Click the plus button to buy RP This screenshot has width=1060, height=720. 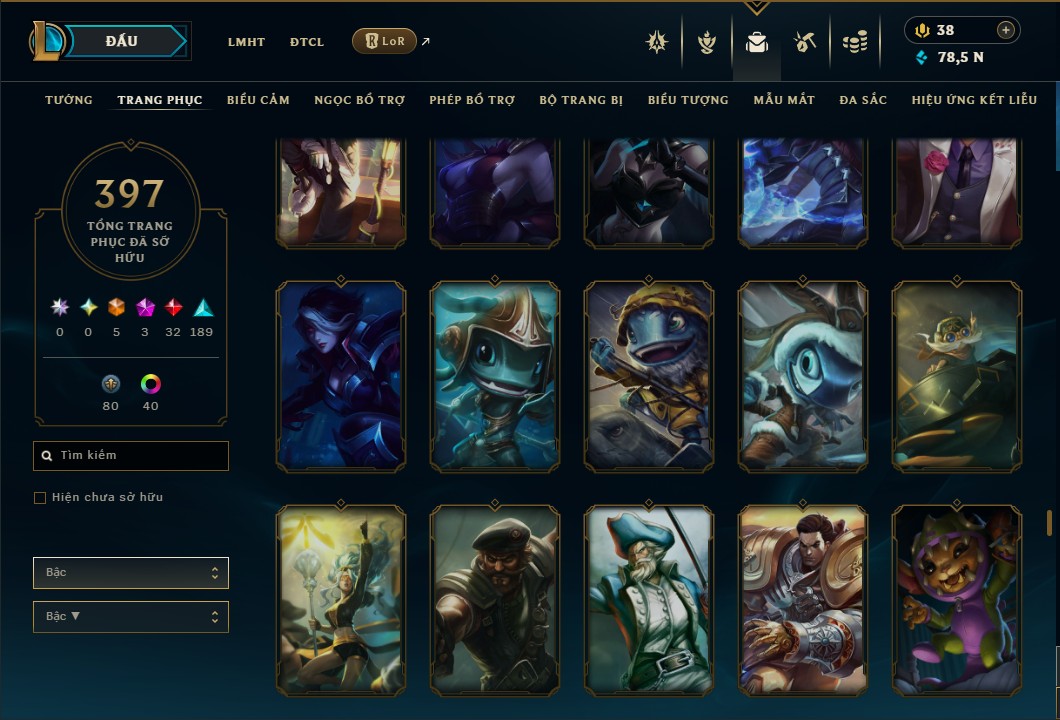(x=1006, y=30)
